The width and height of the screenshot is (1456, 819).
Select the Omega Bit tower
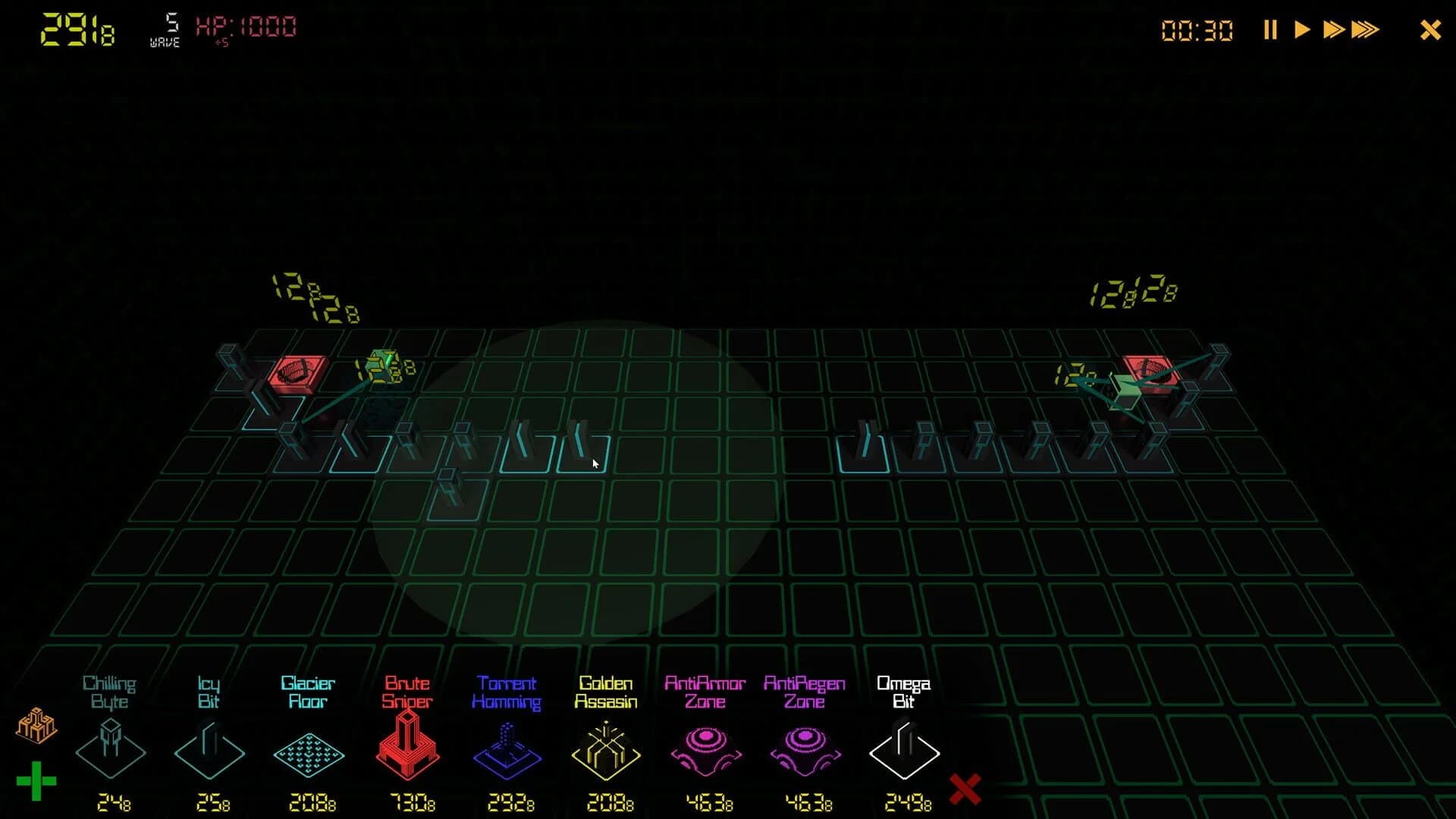click(x=905, y=751)
